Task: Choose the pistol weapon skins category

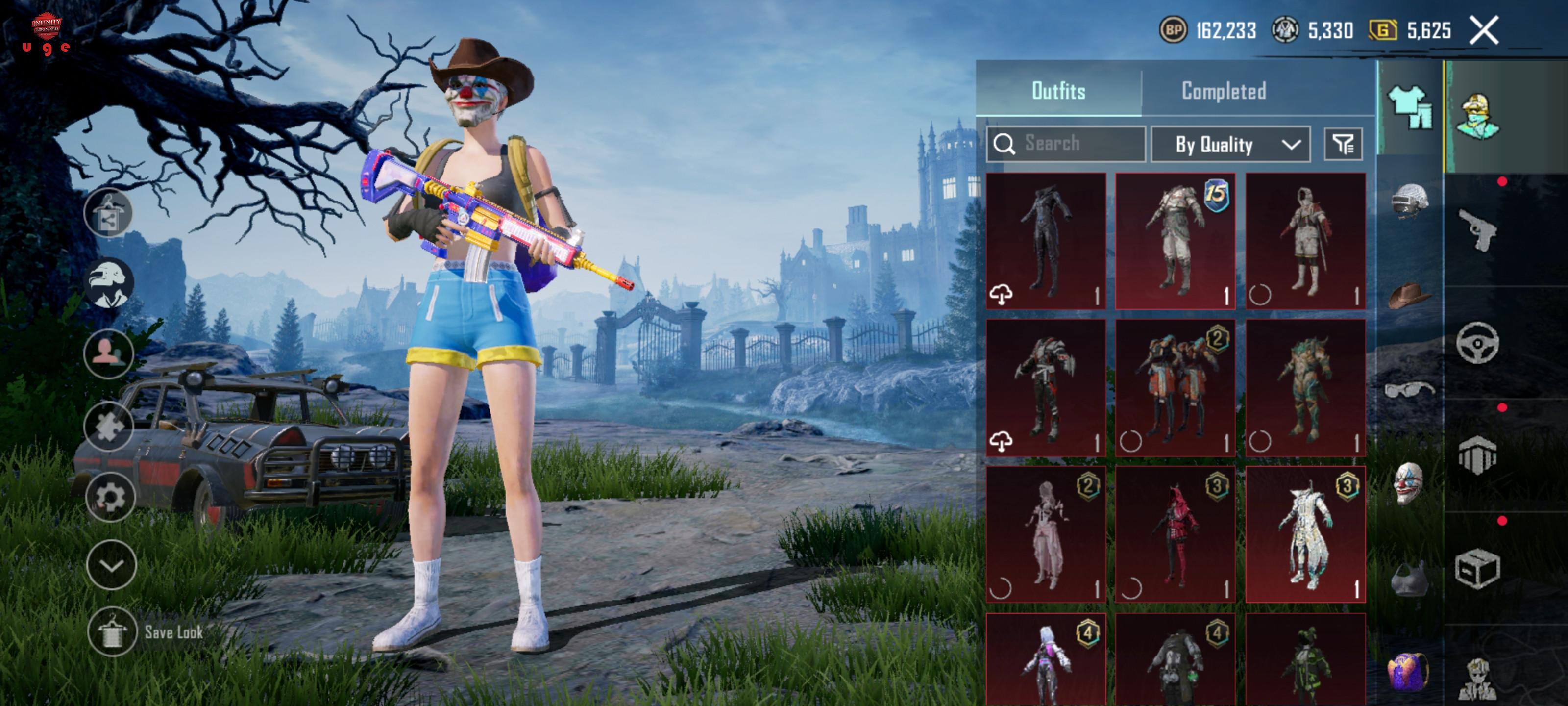Action: click(1477, 229)
